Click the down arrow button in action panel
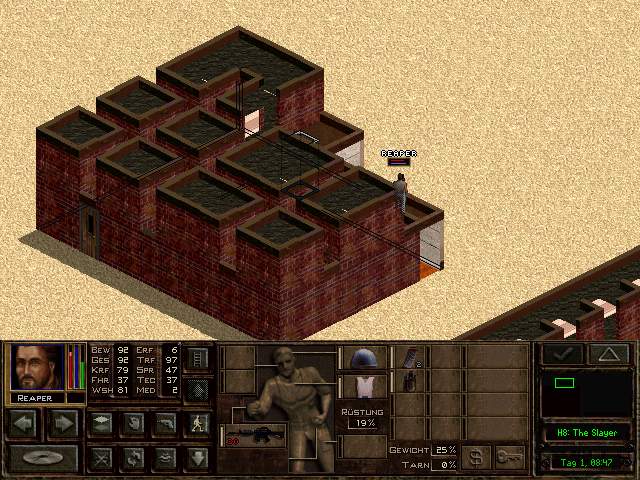This screenshot has height=480, width=640. pyautogui.click(x=197, y=458)
